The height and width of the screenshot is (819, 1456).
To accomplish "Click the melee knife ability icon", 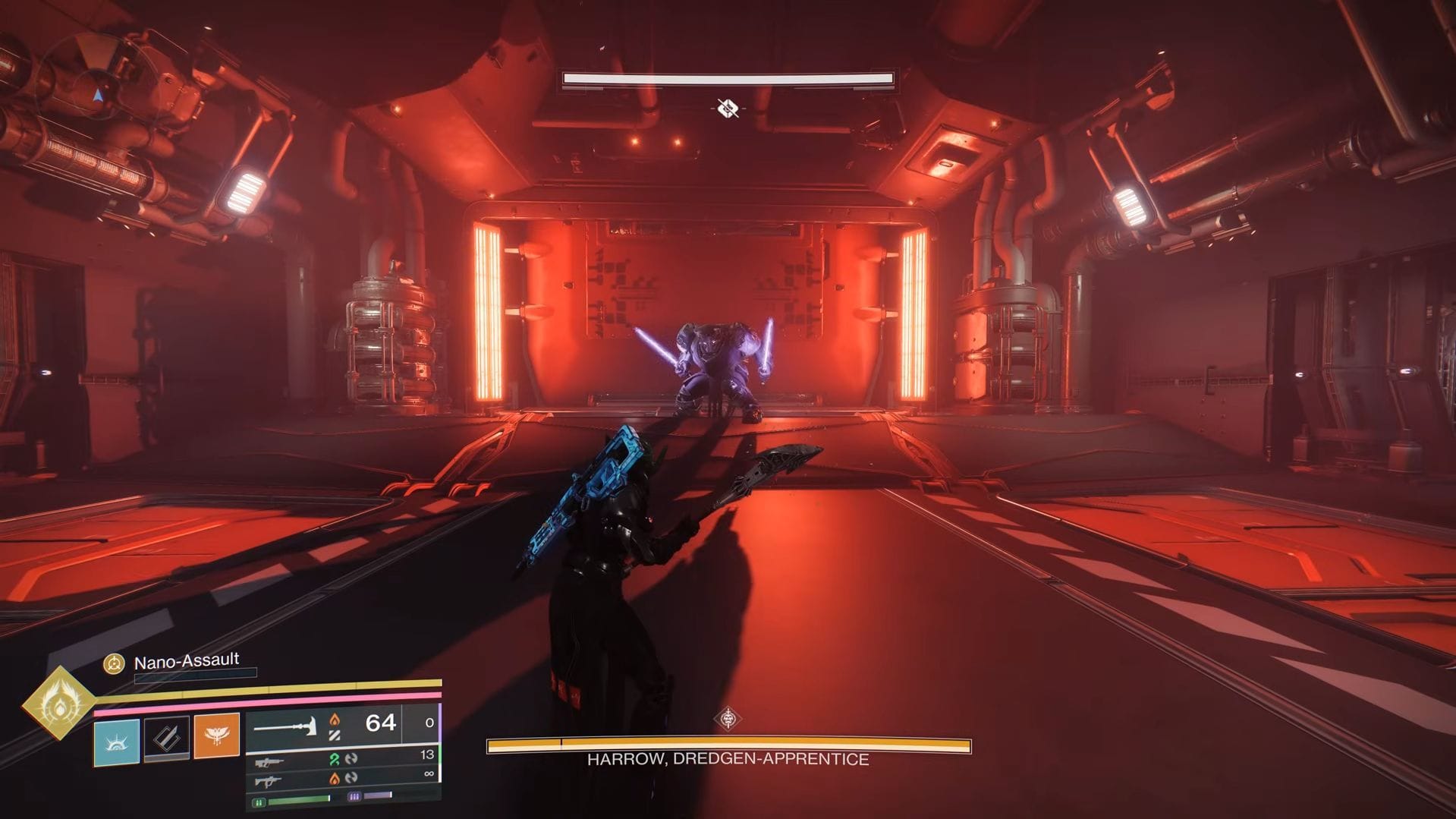I will 166,737.
